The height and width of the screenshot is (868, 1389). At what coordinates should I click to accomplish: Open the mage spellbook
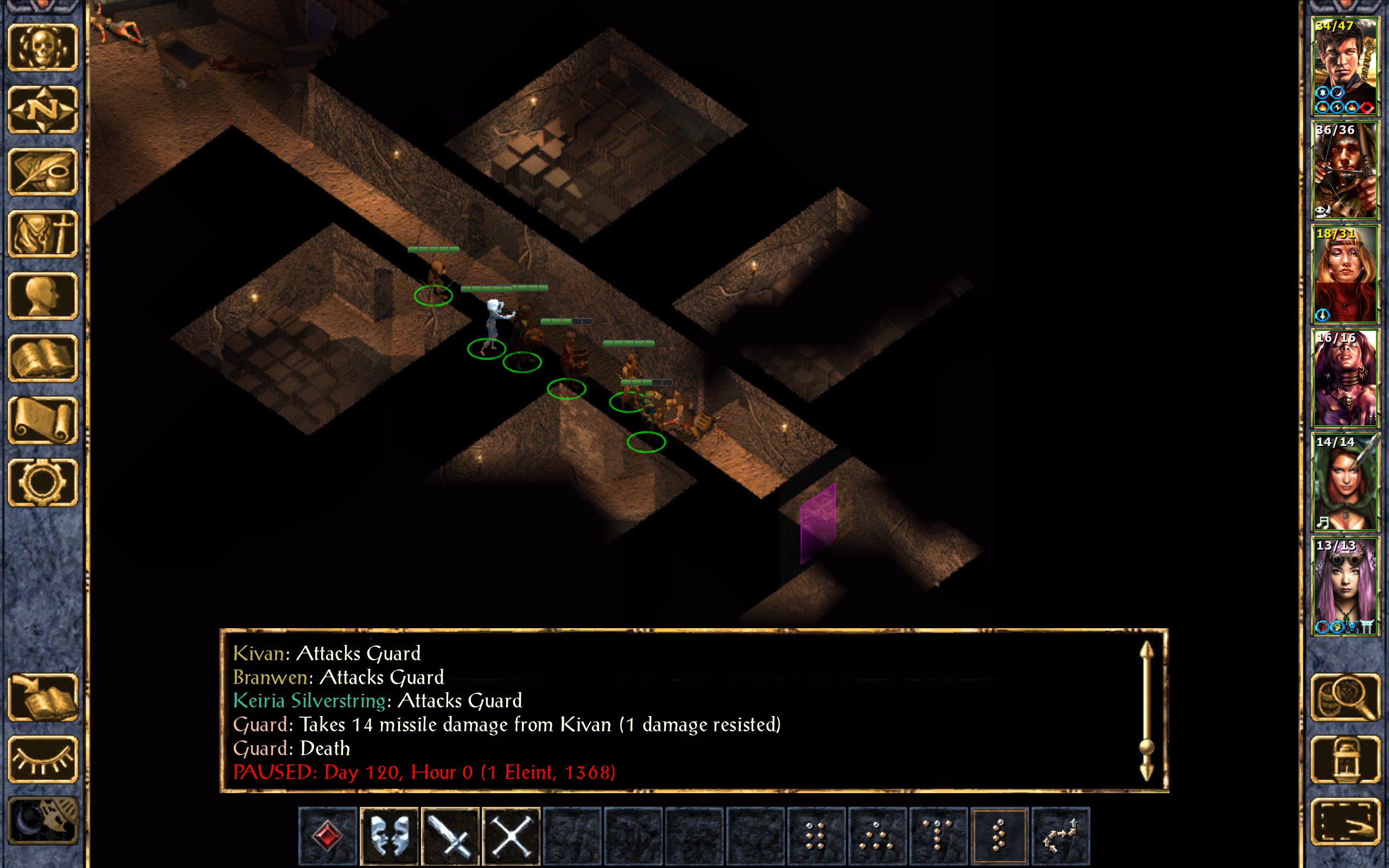coord(42,358)
